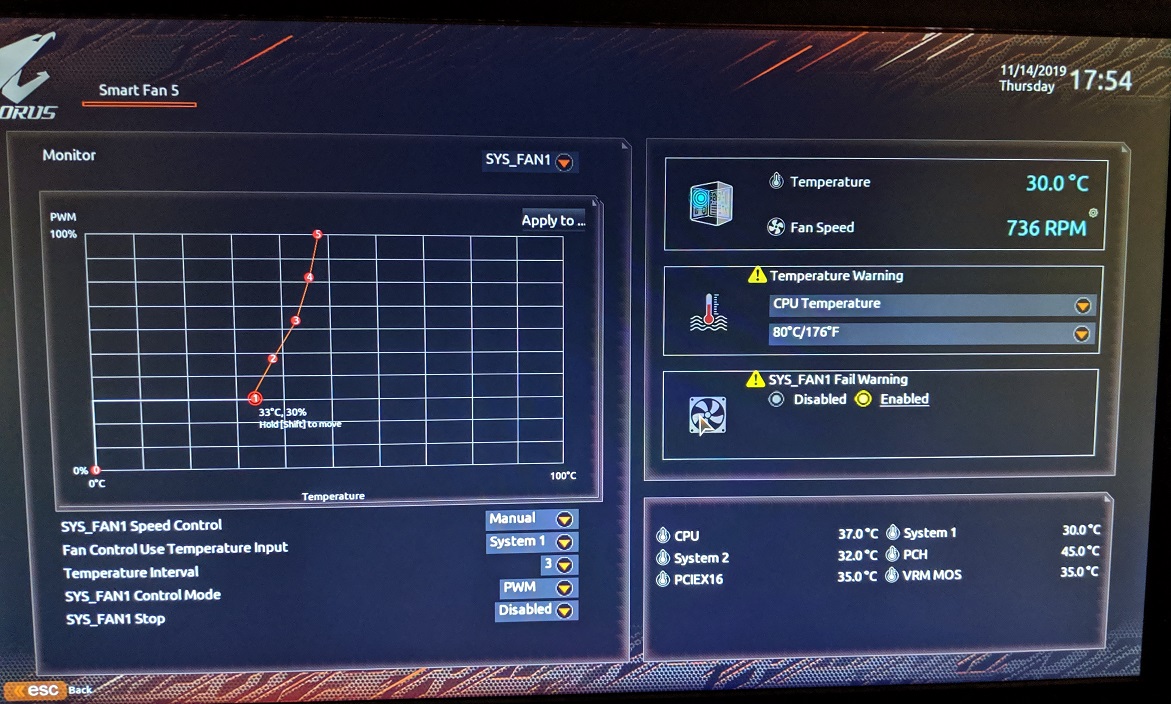Select fan curve point 1
Viewport: 1171px width, 704px height.
tap(255, 398)
